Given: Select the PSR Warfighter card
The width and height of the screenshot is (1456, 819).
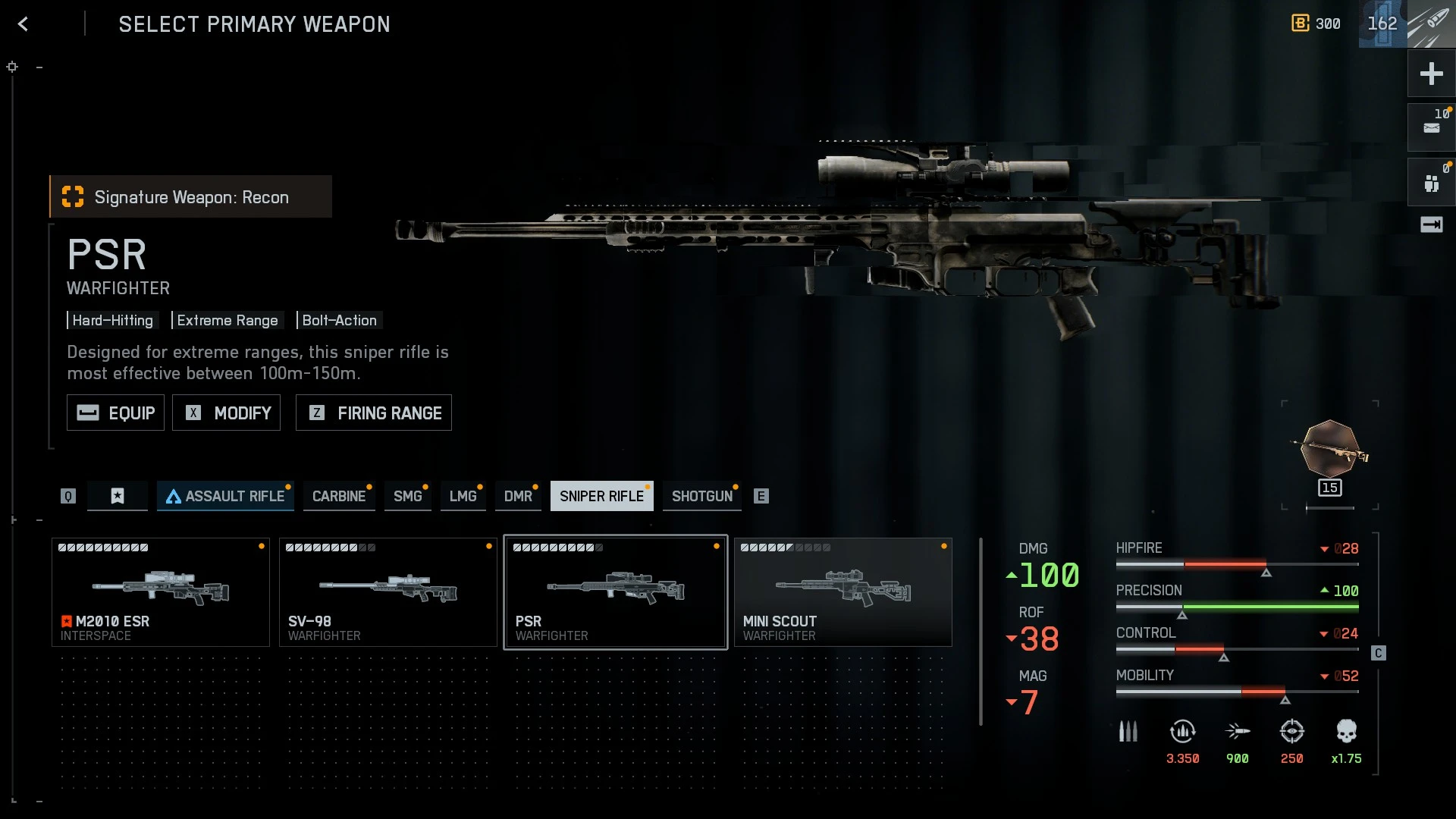Looking at the screenshot, I should pyautogui.click(x=616, y=592).
